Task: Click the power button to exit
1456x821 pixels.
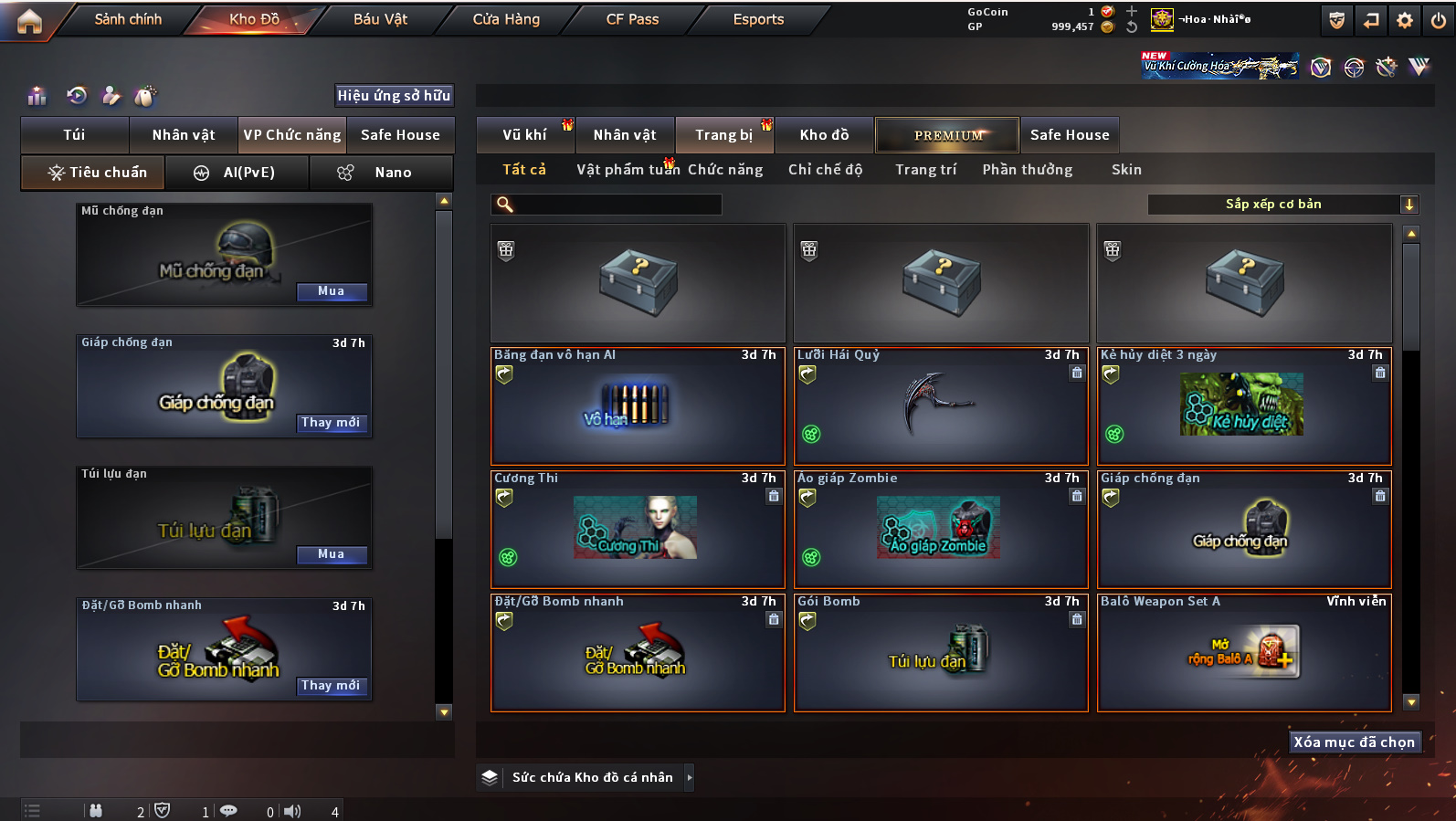Action: coord(1438,20)
